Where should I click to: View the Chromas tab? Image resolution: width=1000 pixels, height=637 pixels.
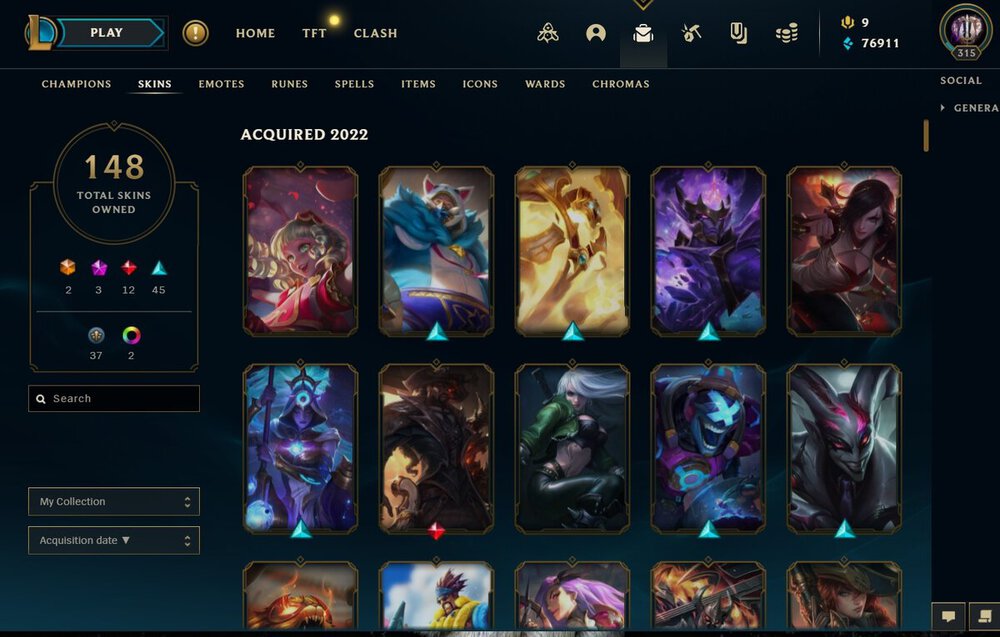[x=620, y=84]
